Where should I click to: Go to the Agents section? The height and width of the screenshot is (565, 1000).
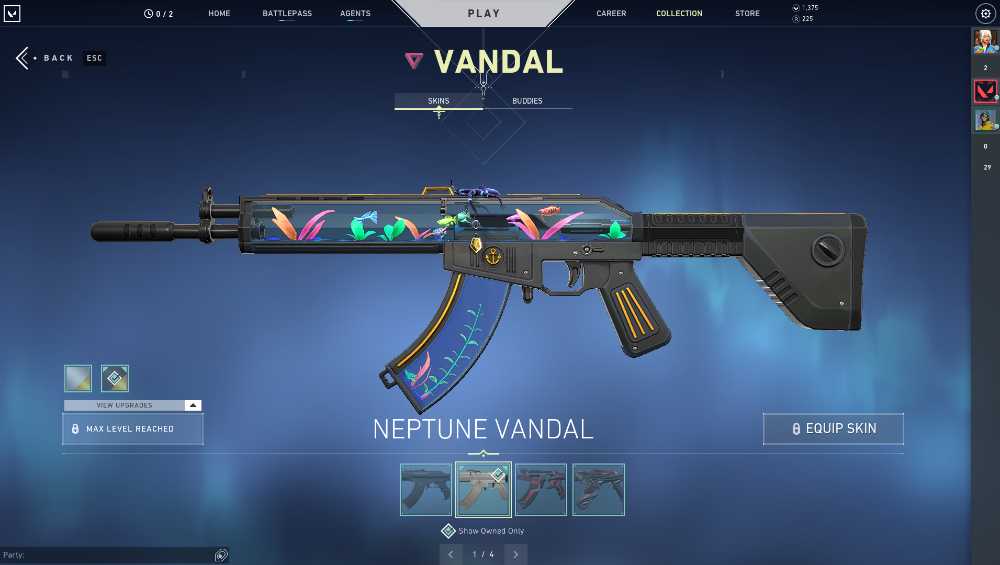tap(355, 14)
